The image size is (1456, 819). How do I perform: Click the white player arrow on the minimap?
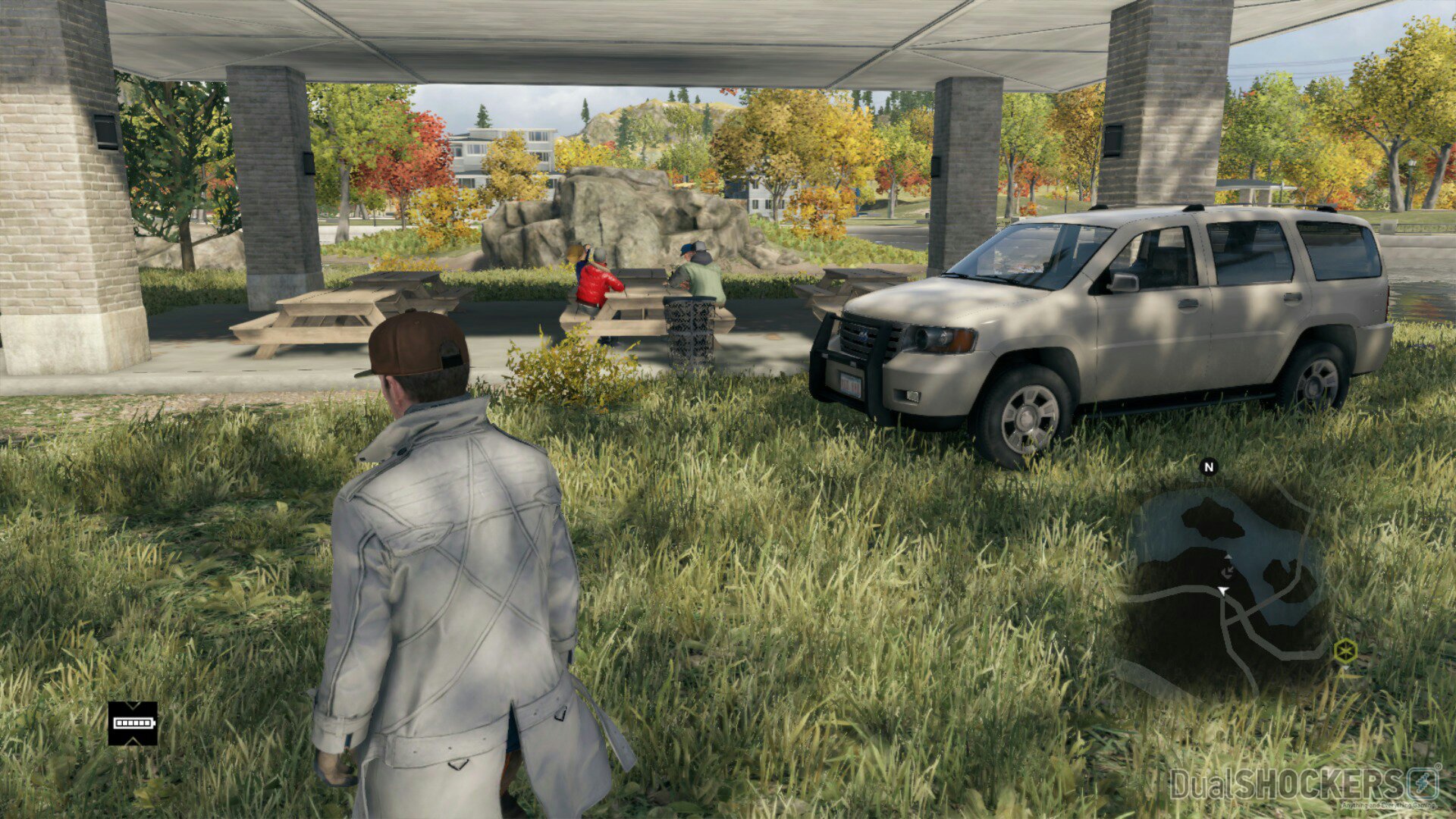pos(1222,591)
